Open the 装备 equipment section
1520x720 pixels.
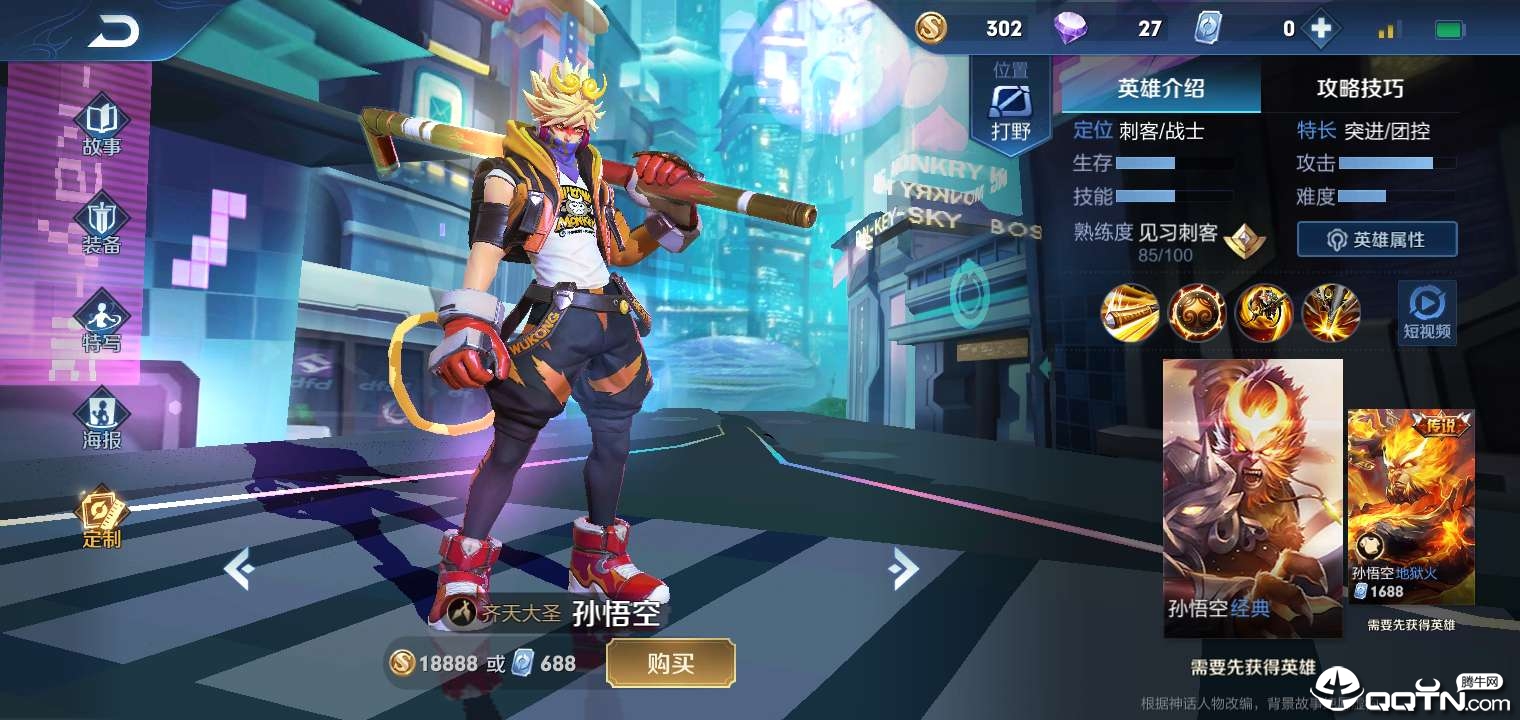tap(102, 226)
